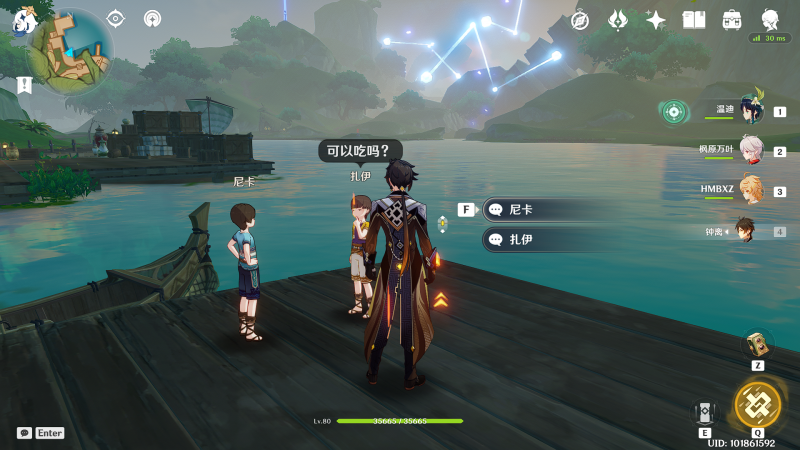Screen dimensions: 800x450
Task: Switch to party member HMBXZ
Action: [751, 190]
